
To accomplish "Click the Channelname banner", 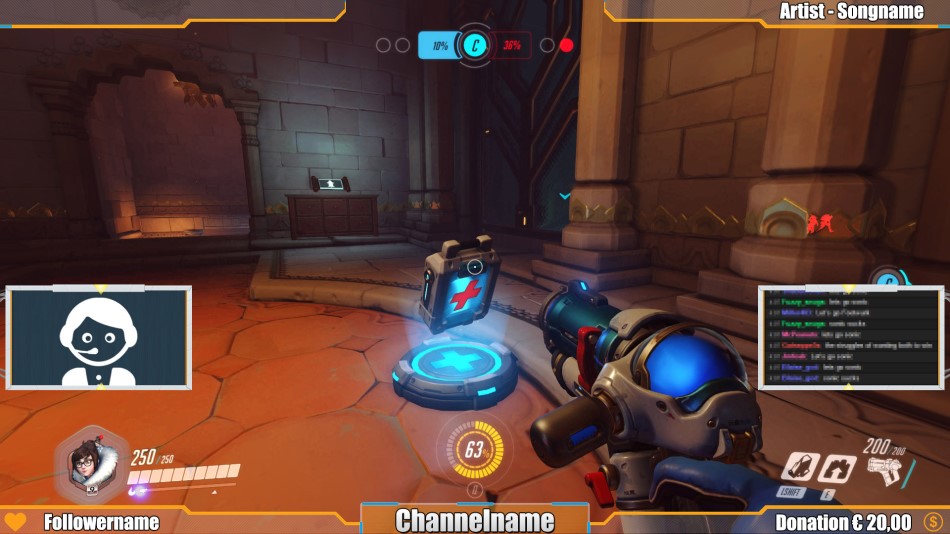I will point(474,520).
